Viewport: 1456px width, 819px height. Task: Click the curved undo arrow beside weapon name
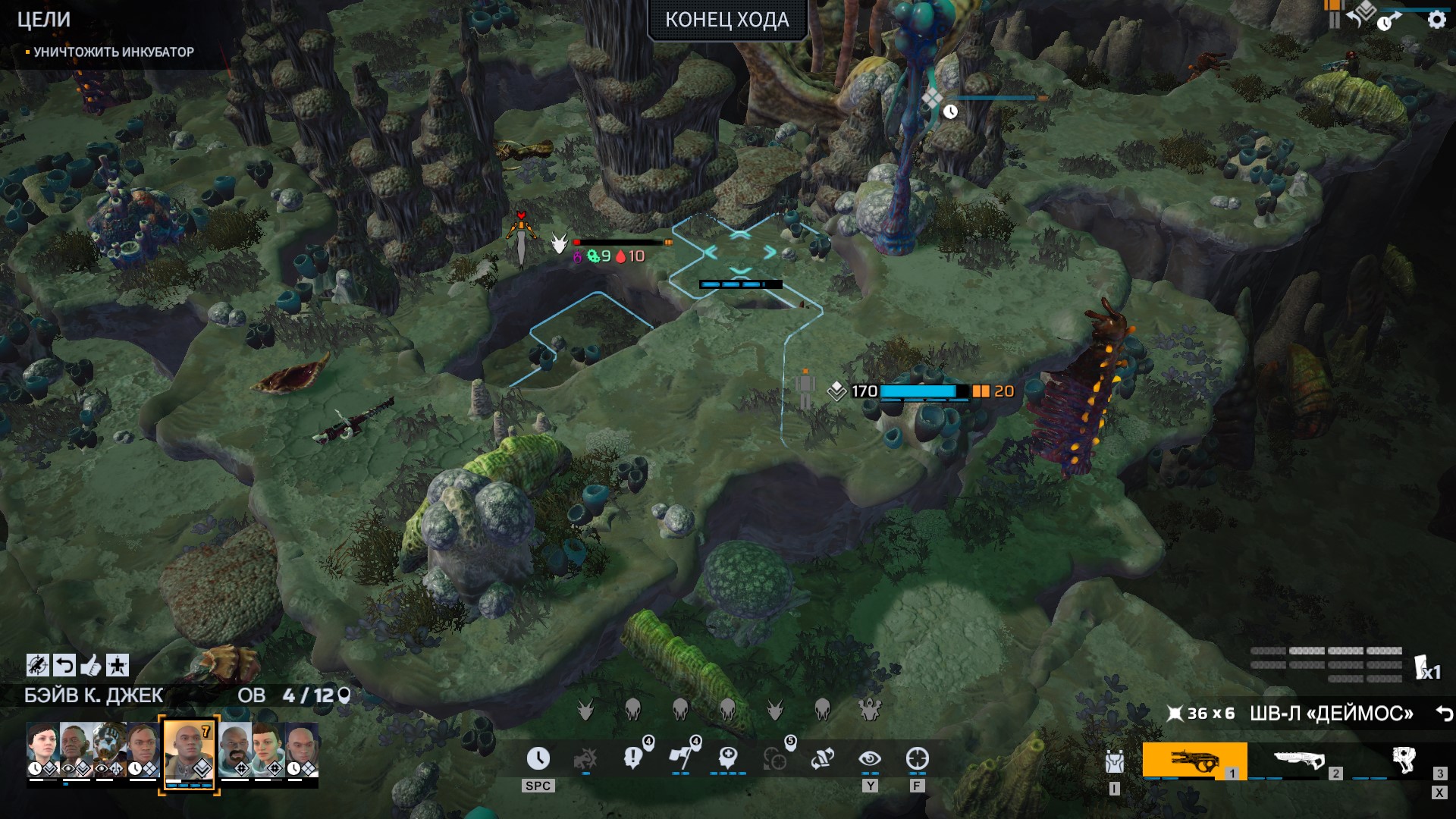pyautogui.click(x=1444, y=714)
